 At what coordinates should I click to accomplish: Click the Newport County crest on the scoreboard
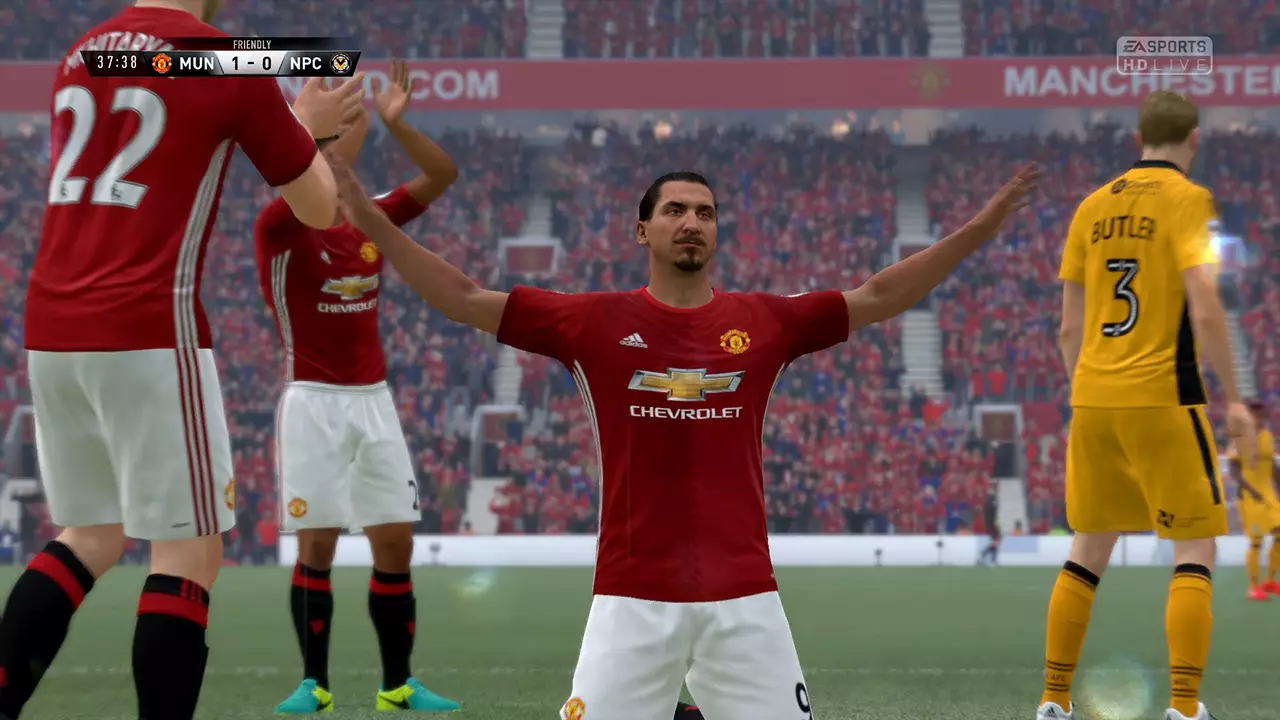tap(341, 63)
